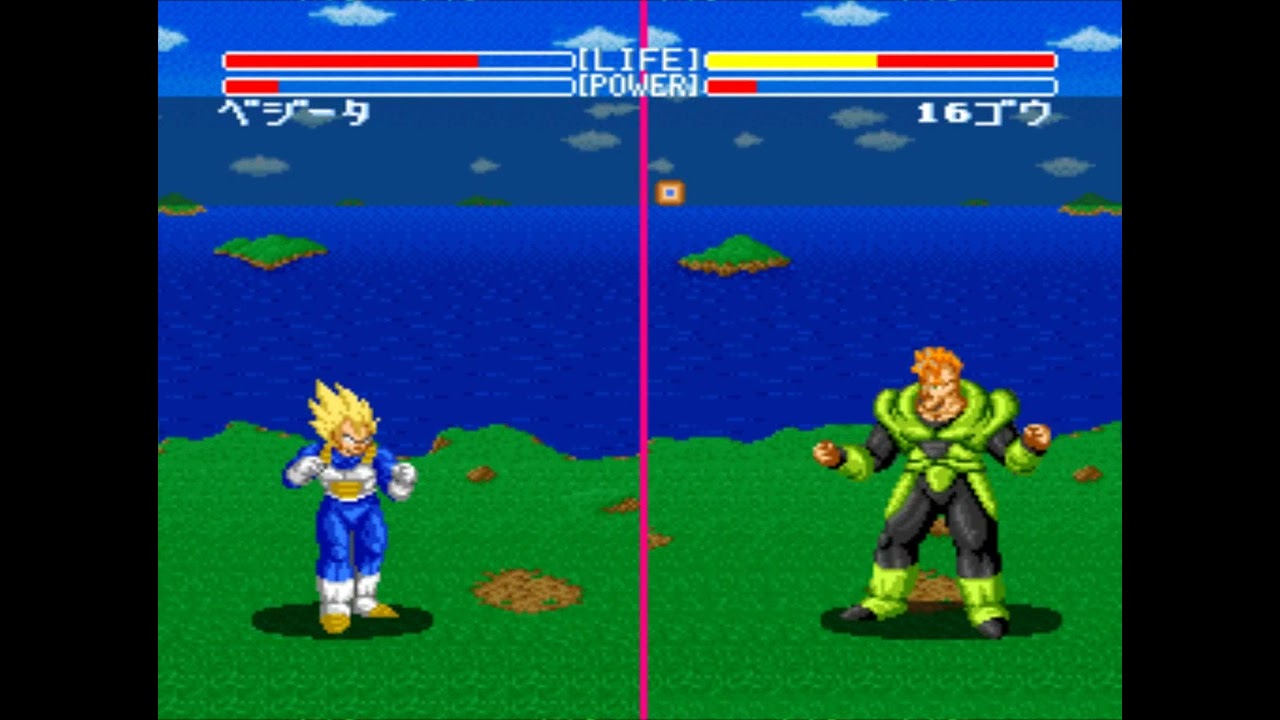Select the small radar marker square
Screen dimensions: 1280x720
click(668, 193)
